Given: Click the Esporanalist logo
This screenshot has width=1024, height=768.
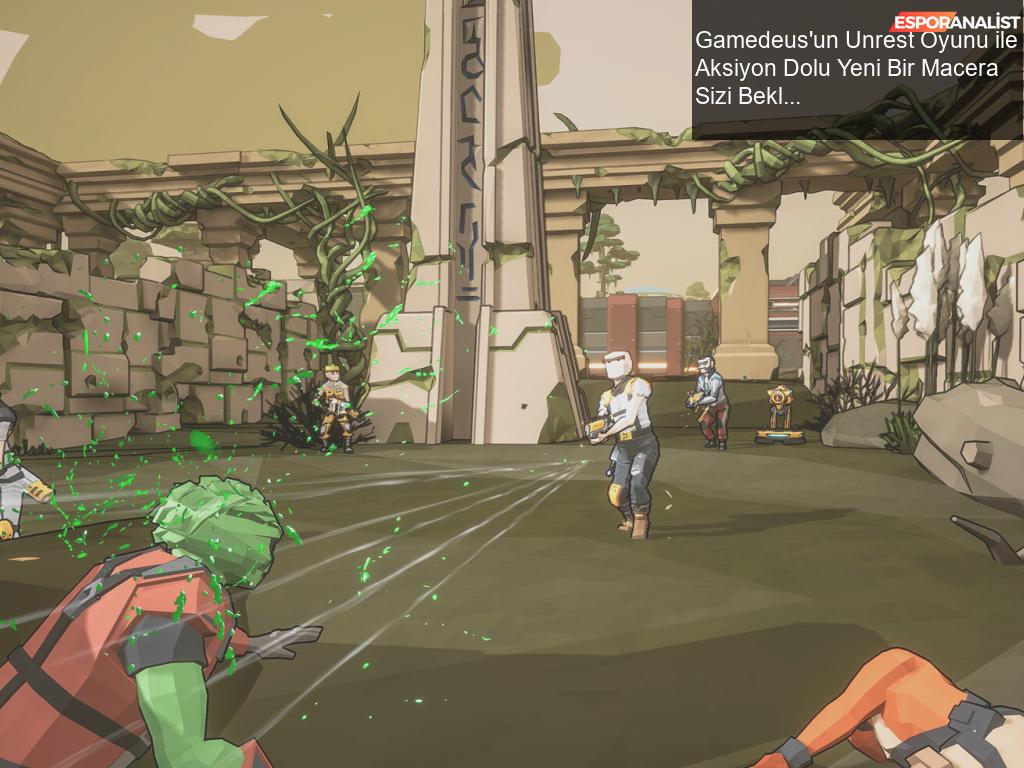Looking at the screenshot, I should click(x=955, y=21).
